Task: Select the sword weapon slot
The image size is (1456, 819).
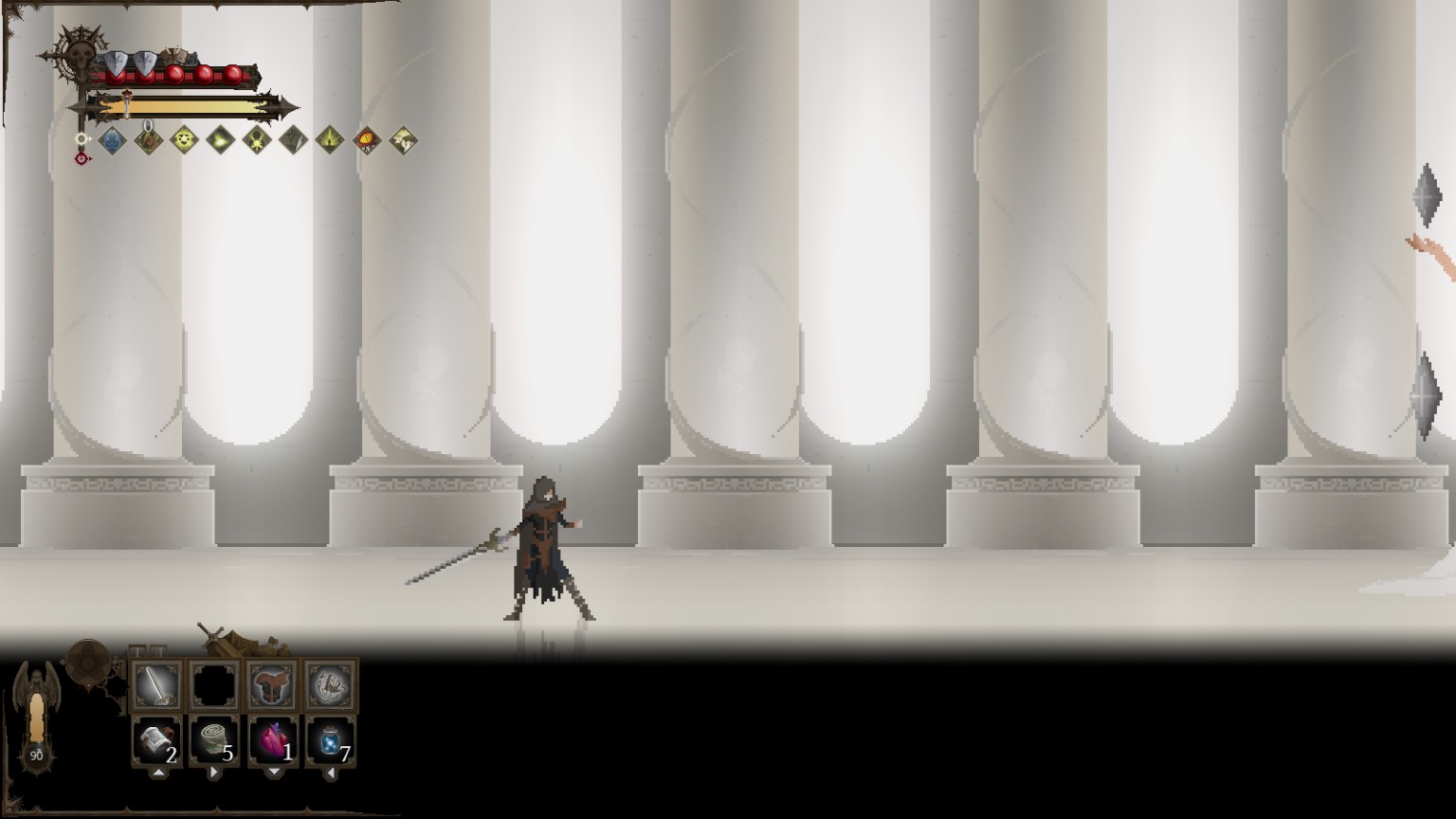Action: (x=156, y=685)
